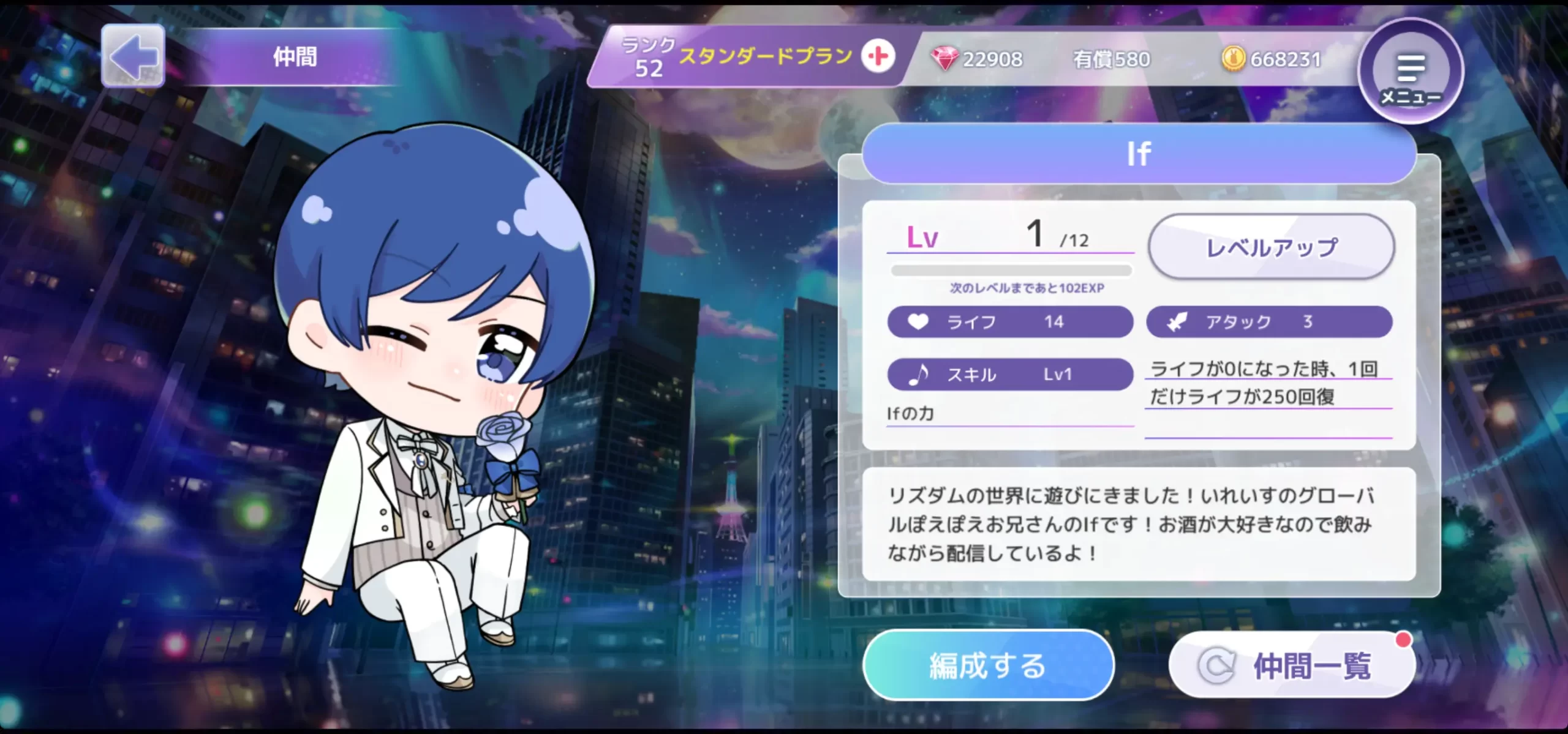Viewport: 1568px width, 734px height.
Task: Open the 仲間一覧 companion list
Action: (1292, 665)
